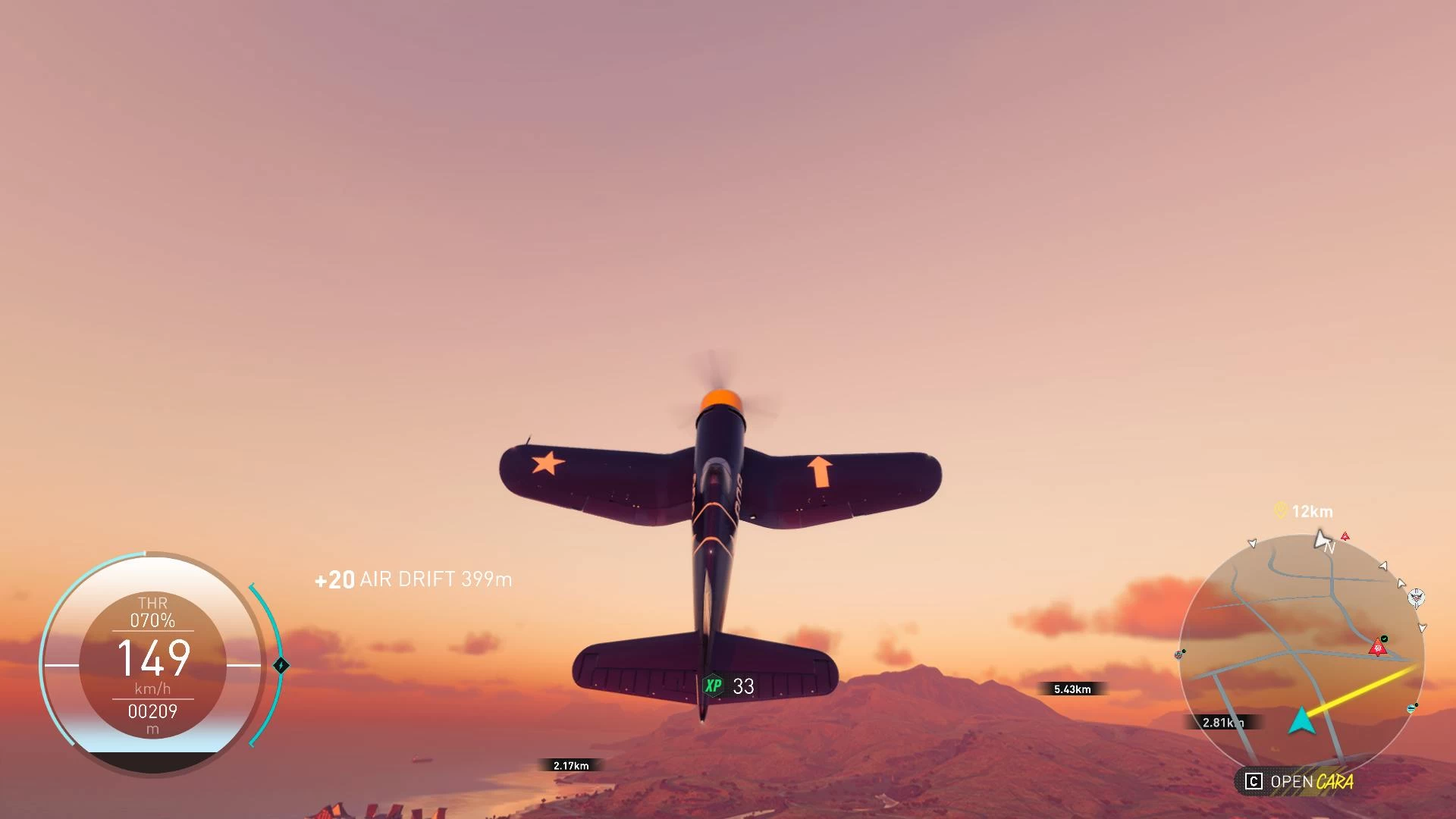Click the north compass arrow on minimap
The width and height of the screenshot is (1456, 819).
click(x=1323, y=540)
